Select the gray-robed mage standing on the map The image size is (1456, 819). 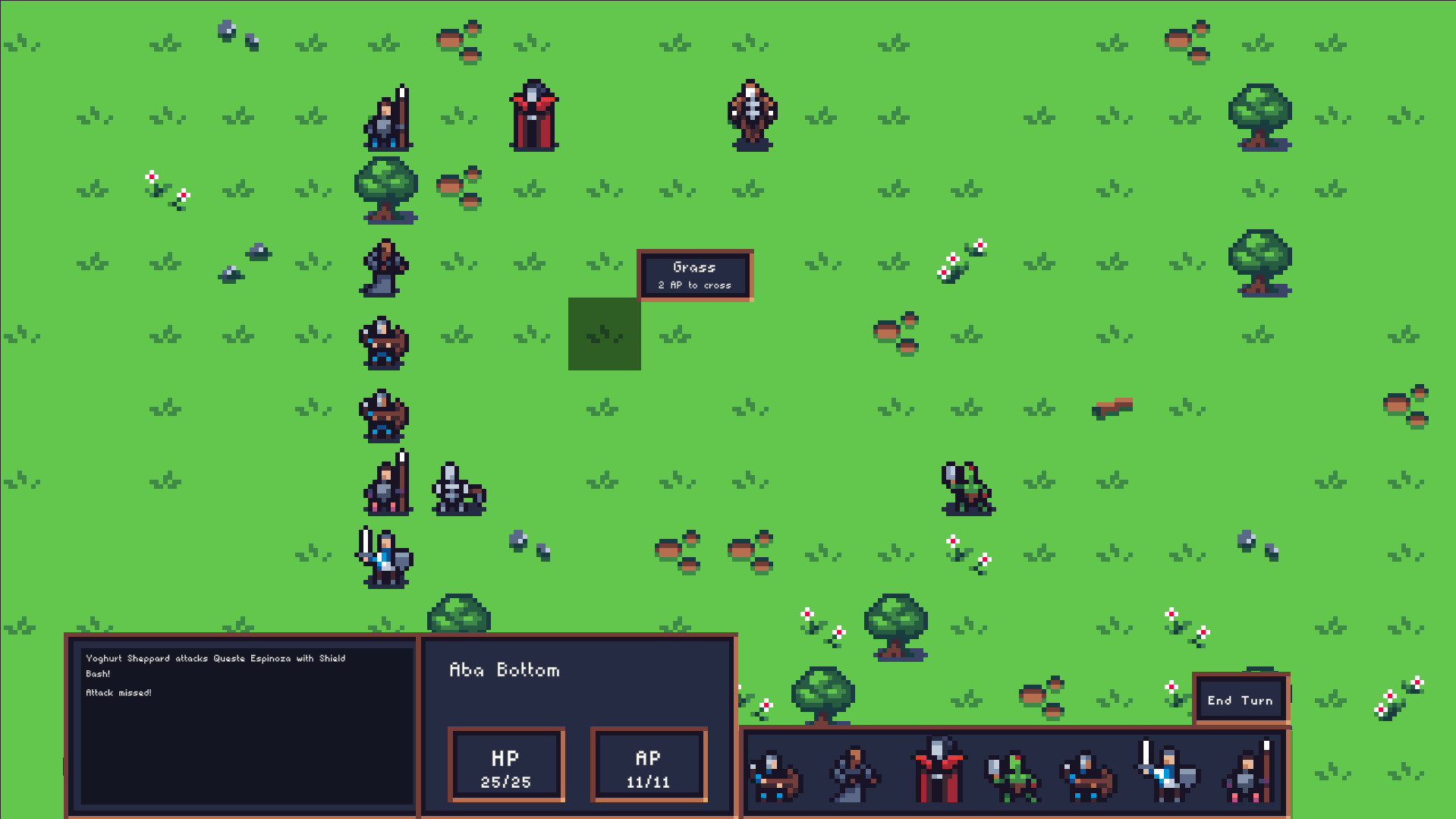[x=383, y=267]
